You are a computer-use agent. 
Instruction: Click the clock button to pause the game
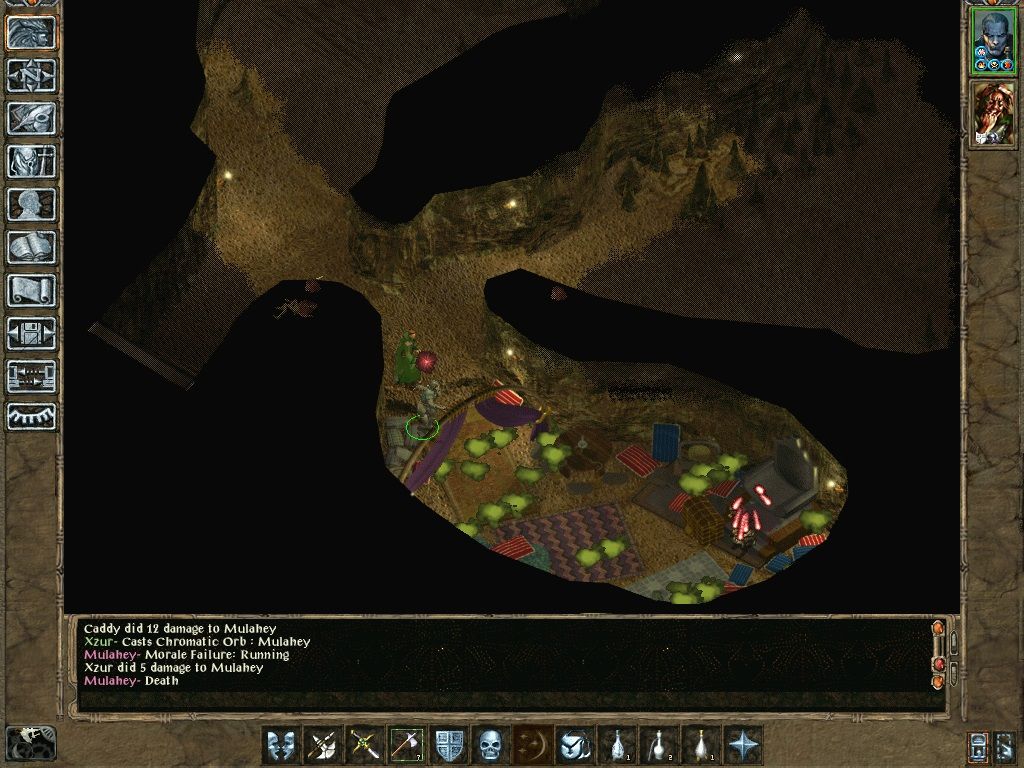[31, 743]
